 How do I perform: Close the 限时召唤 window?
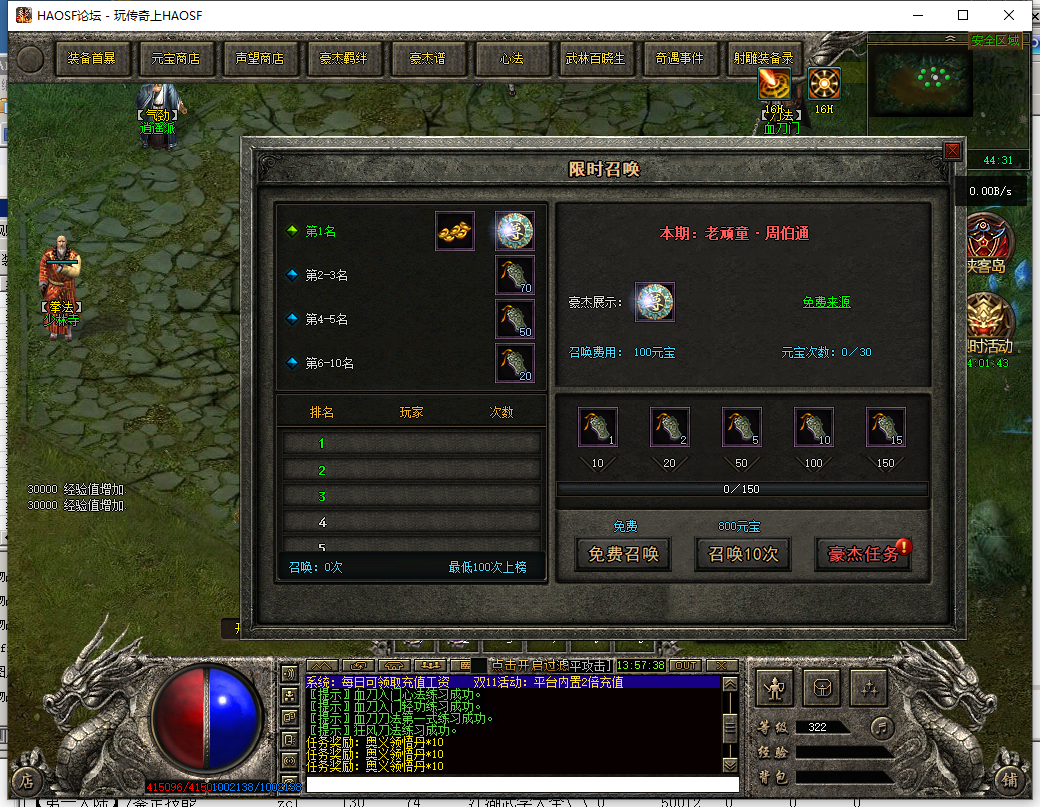click(x=952, y=151)
